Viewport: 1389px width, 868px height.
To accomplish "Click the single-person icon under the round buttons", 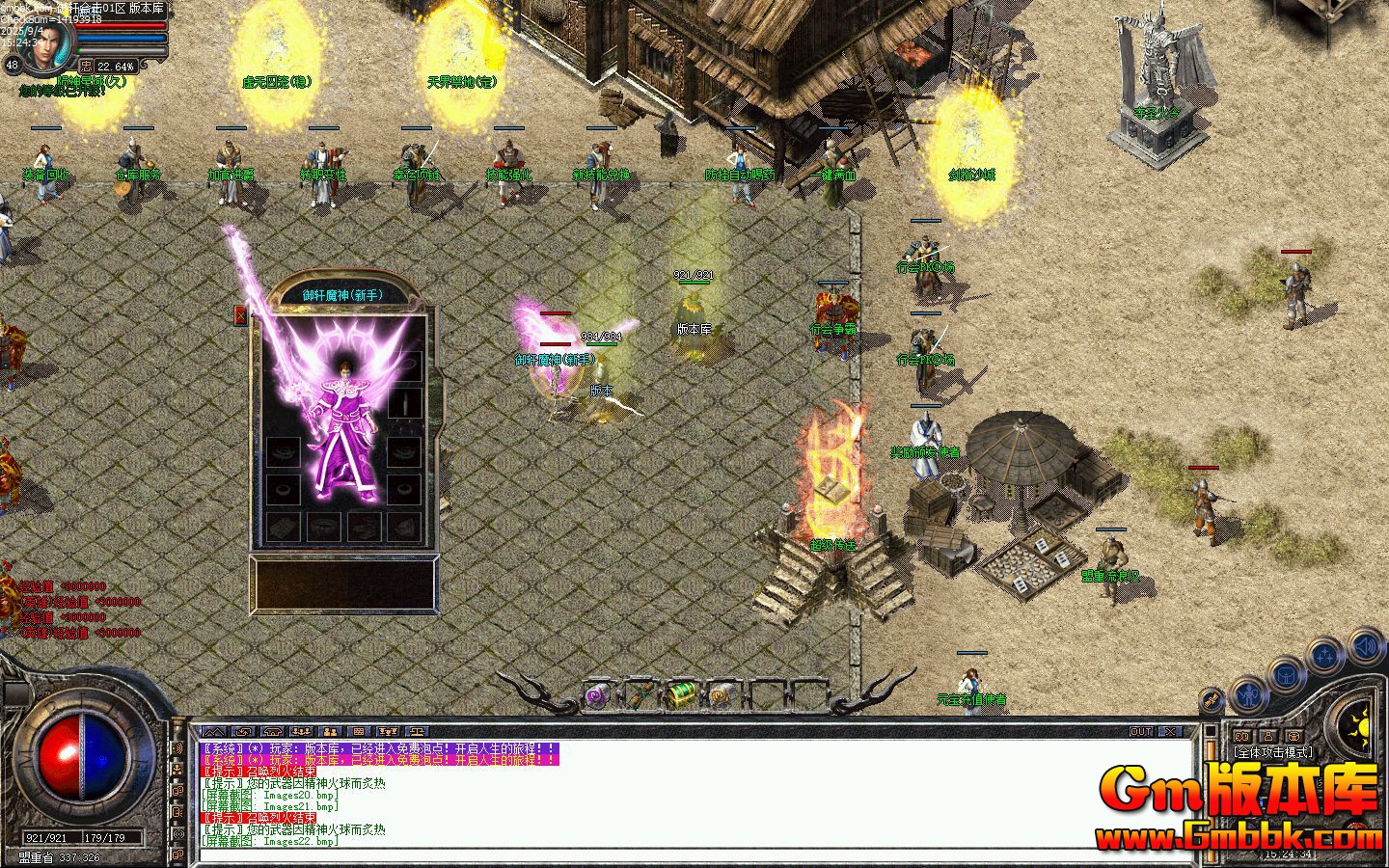I will pyautogui.click(x=1267, y=737).
